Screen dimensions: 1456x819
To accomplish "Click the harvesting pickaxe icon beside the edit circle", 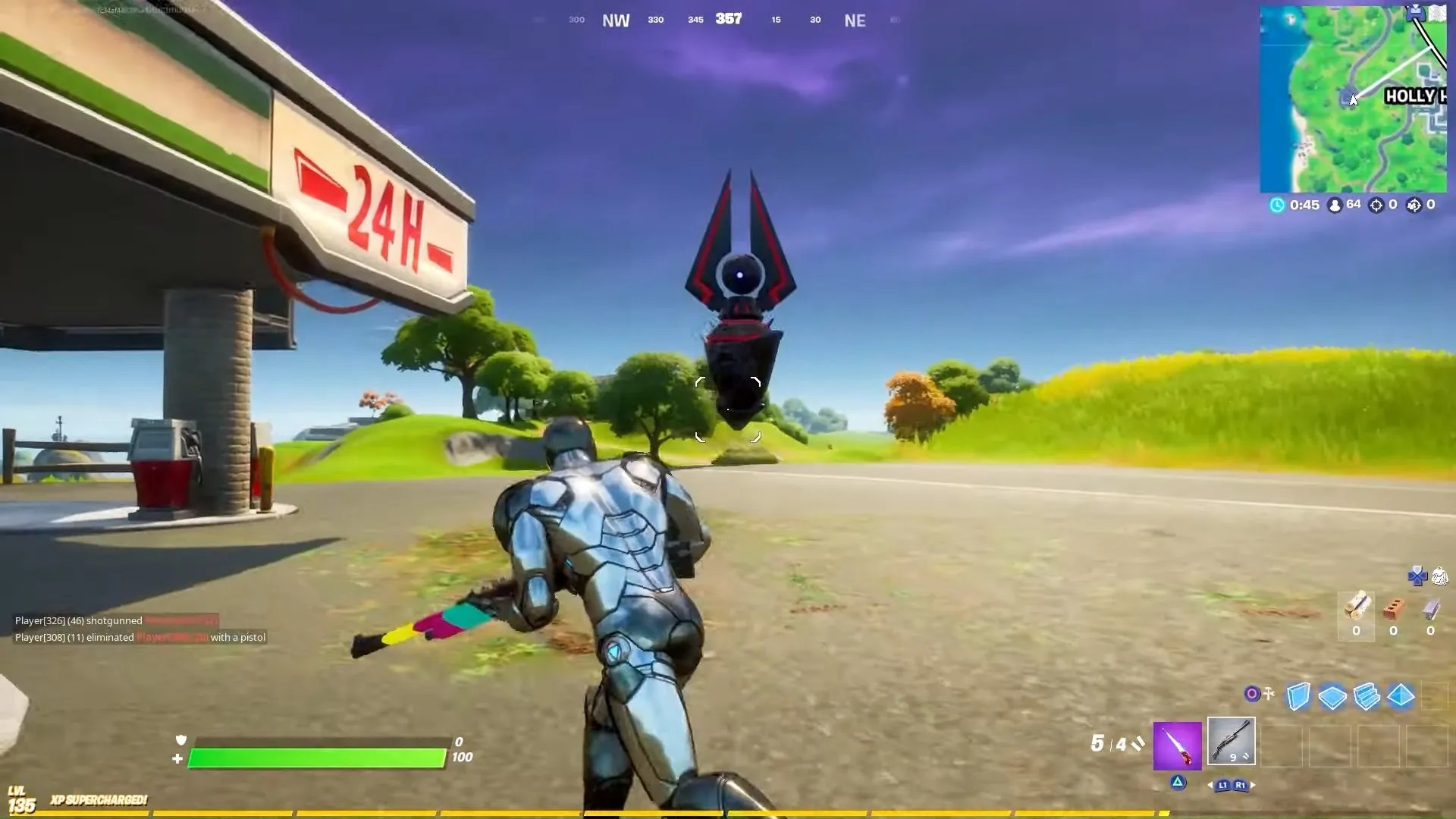I will (1269, 693).
